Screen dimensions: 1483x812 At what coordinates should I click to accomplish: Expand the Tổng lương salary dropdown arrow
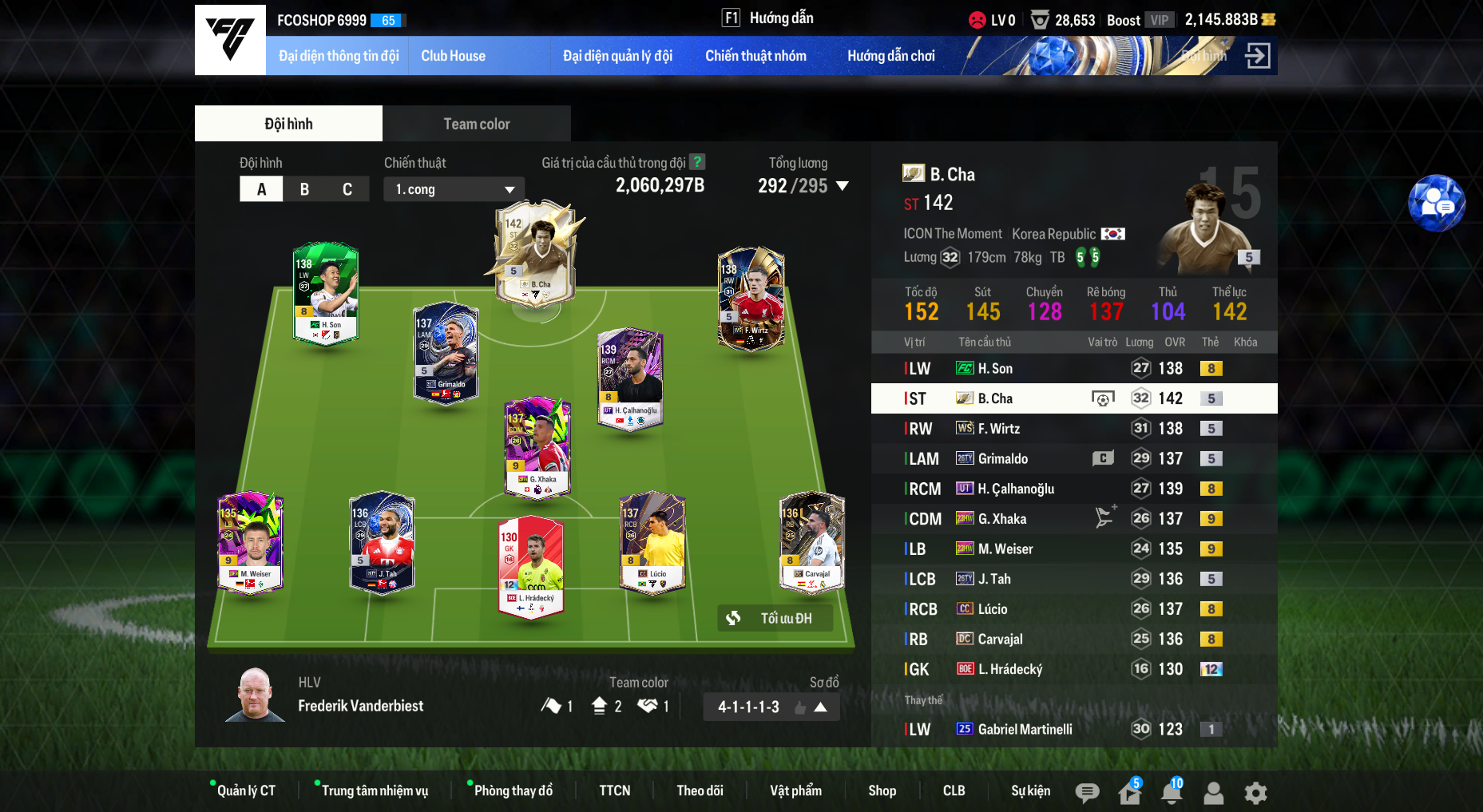(843, 186)
